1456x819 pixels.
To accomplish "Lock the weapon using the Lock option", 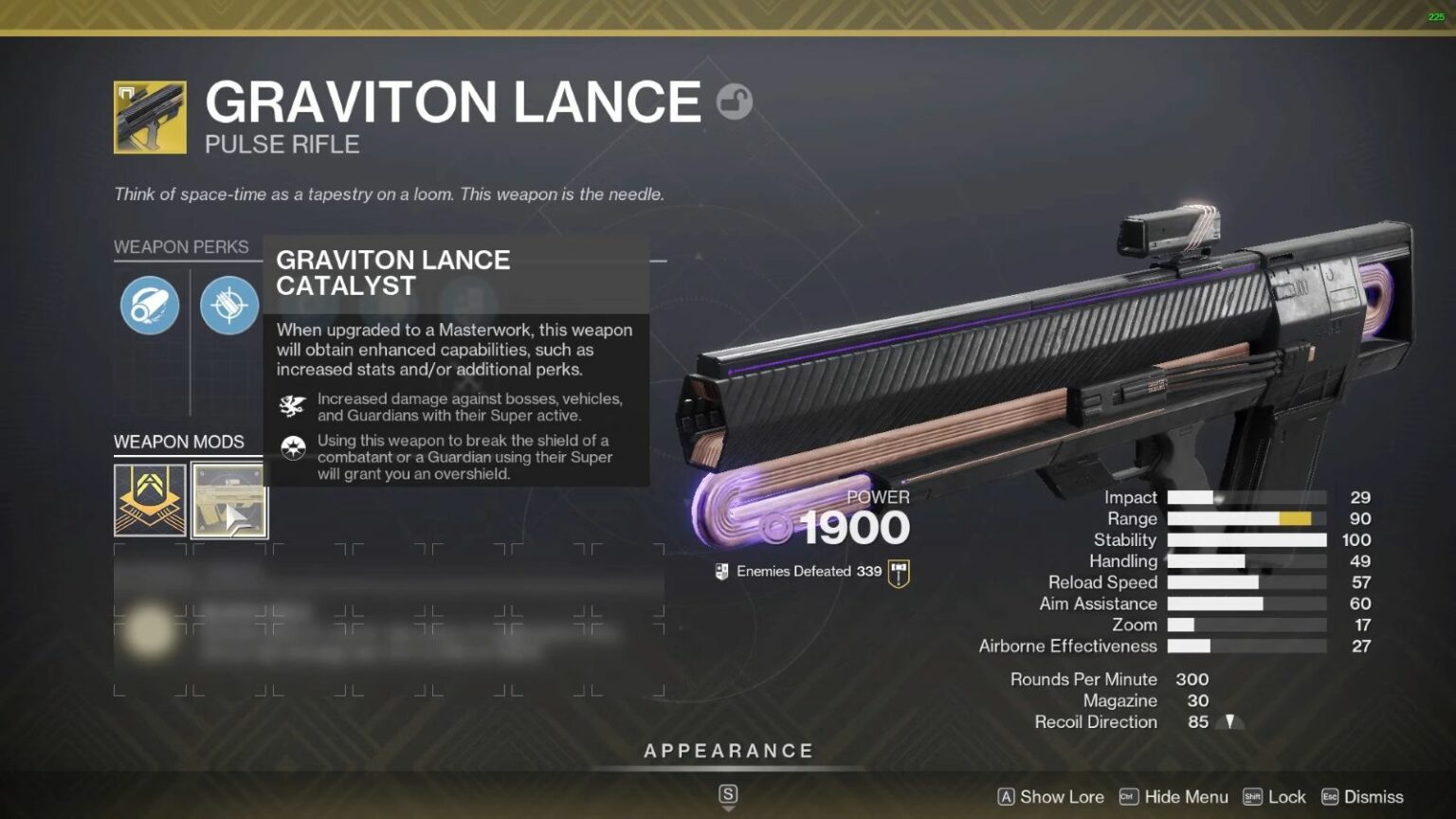I will 1286,797.
